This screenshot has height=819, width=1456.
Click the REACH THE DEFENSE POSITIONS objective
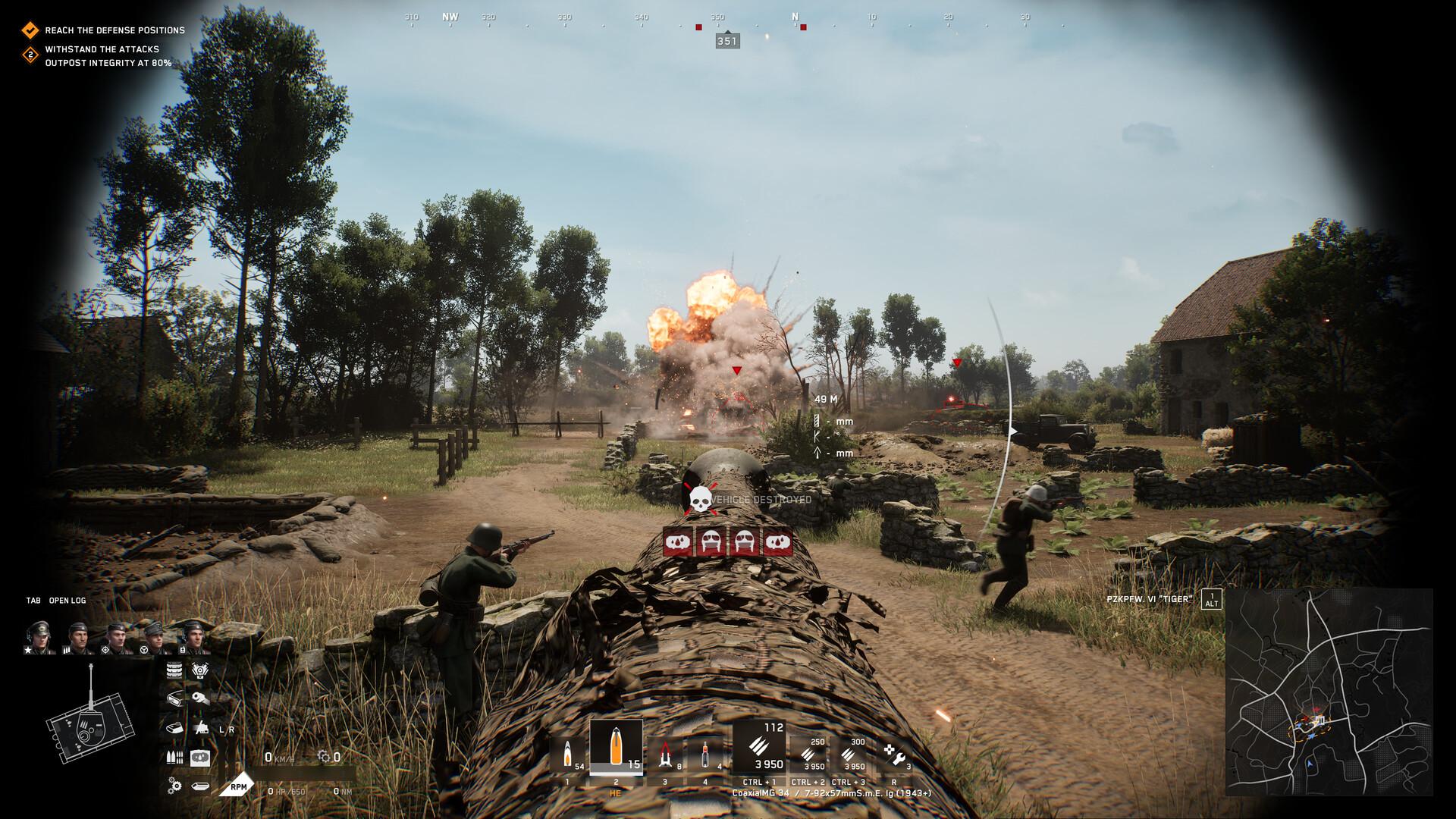coord(114,30)
